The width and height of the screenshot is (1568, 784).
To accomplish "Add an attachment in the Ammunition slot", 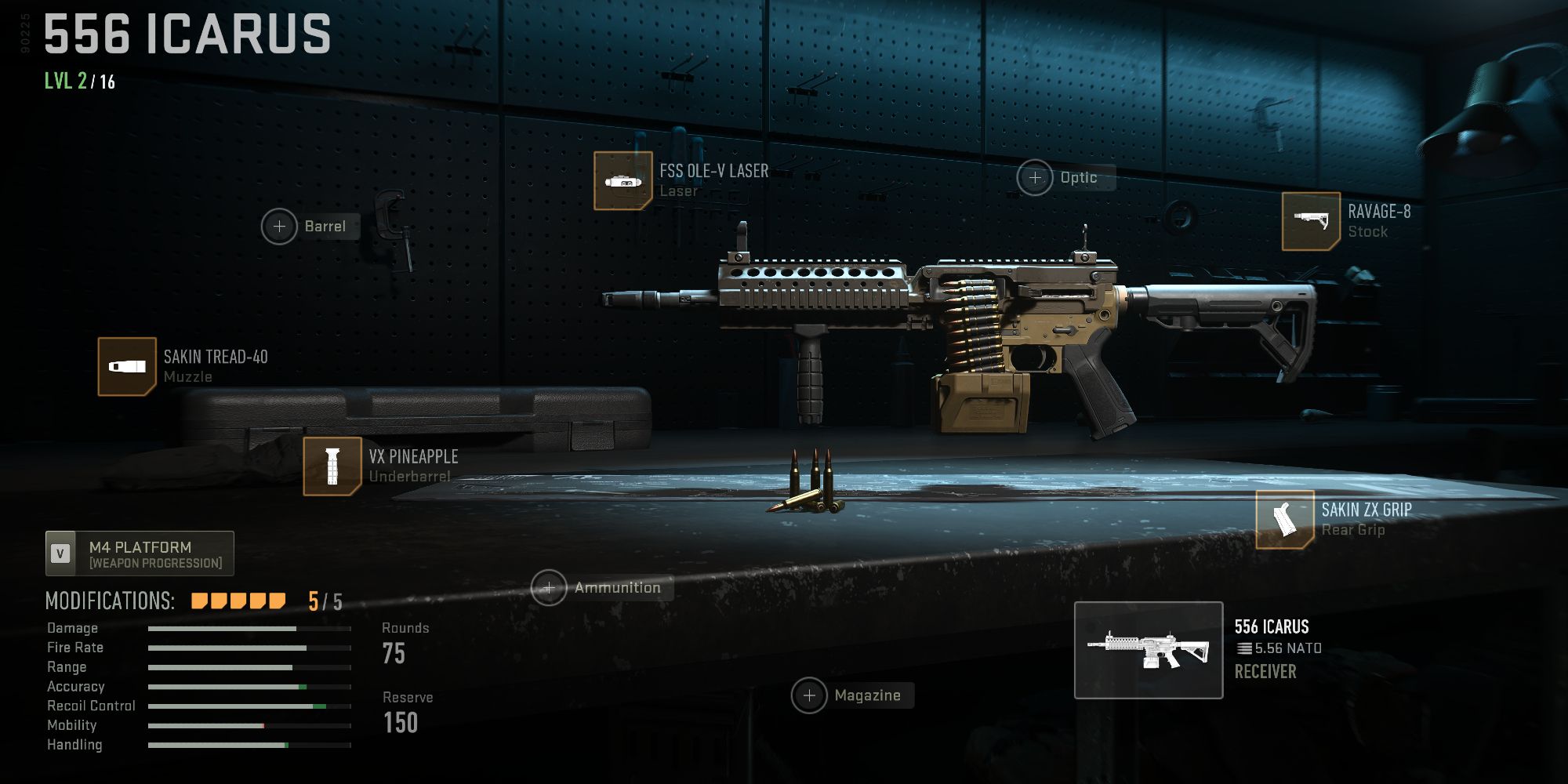I will pos(550,586).
